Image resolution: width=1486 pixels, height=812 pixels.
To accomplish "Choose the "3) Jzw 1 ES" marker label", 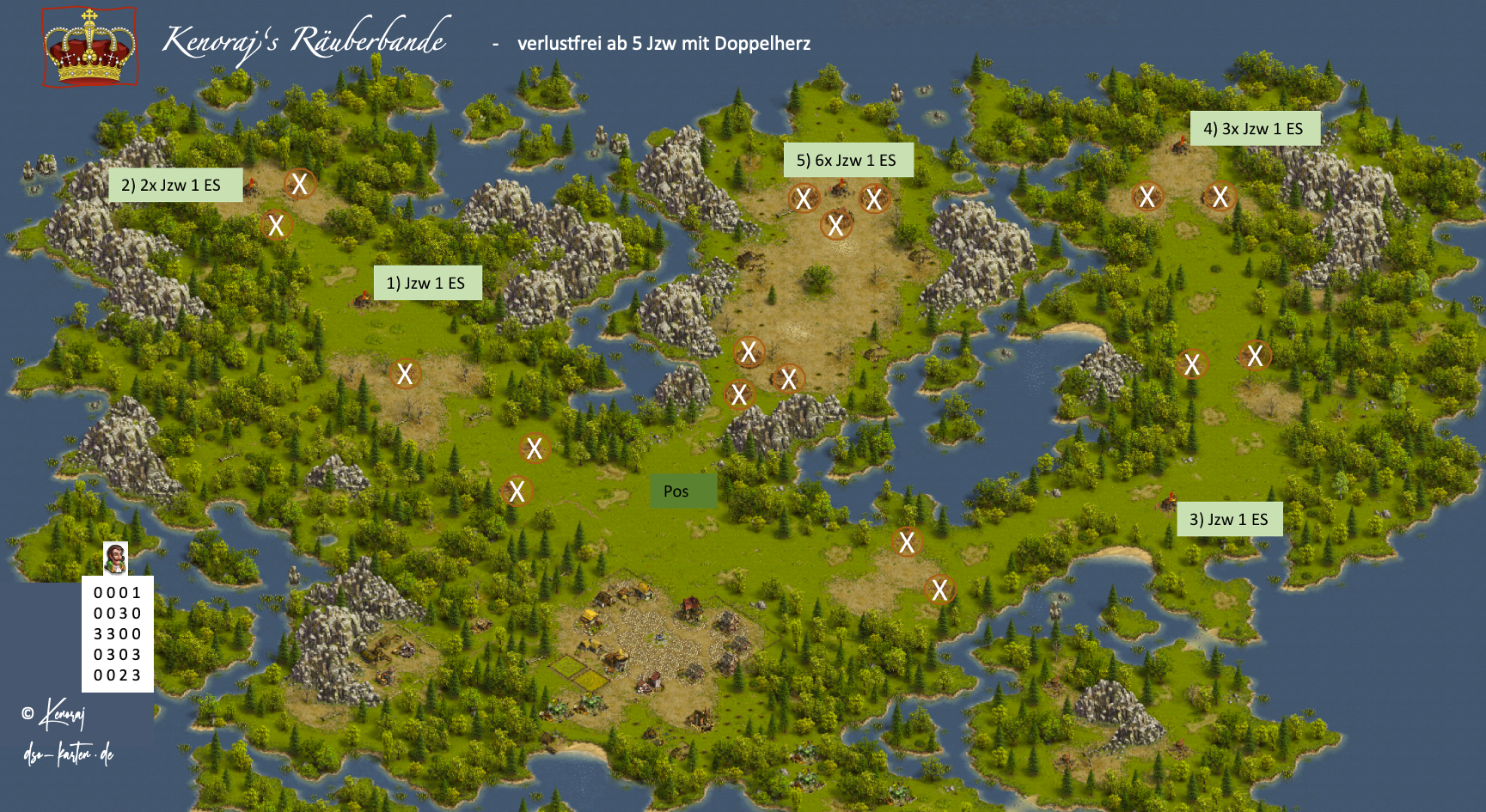I will 1229,519.
